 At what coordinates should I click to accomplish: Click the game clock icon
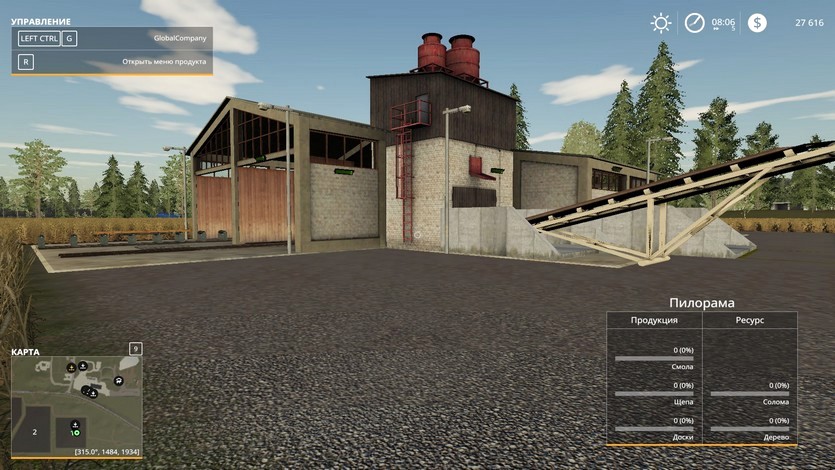pyautogui.click(x=695, y=23)
